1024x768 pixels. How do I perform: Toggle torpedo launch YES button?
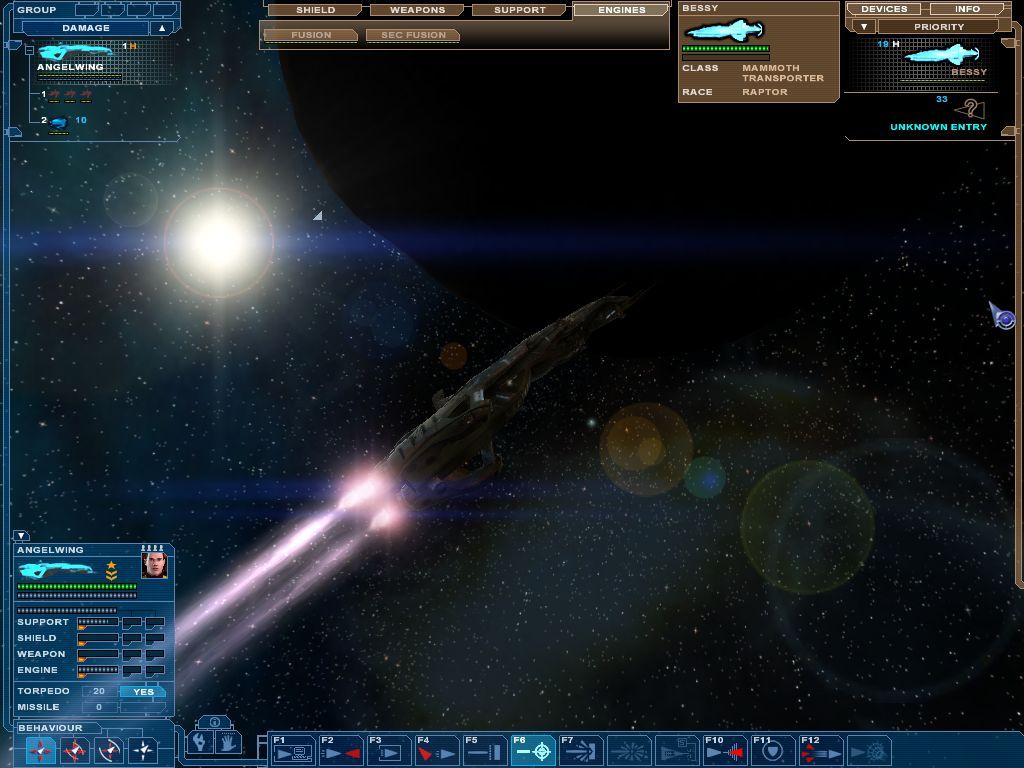point(143,691)
